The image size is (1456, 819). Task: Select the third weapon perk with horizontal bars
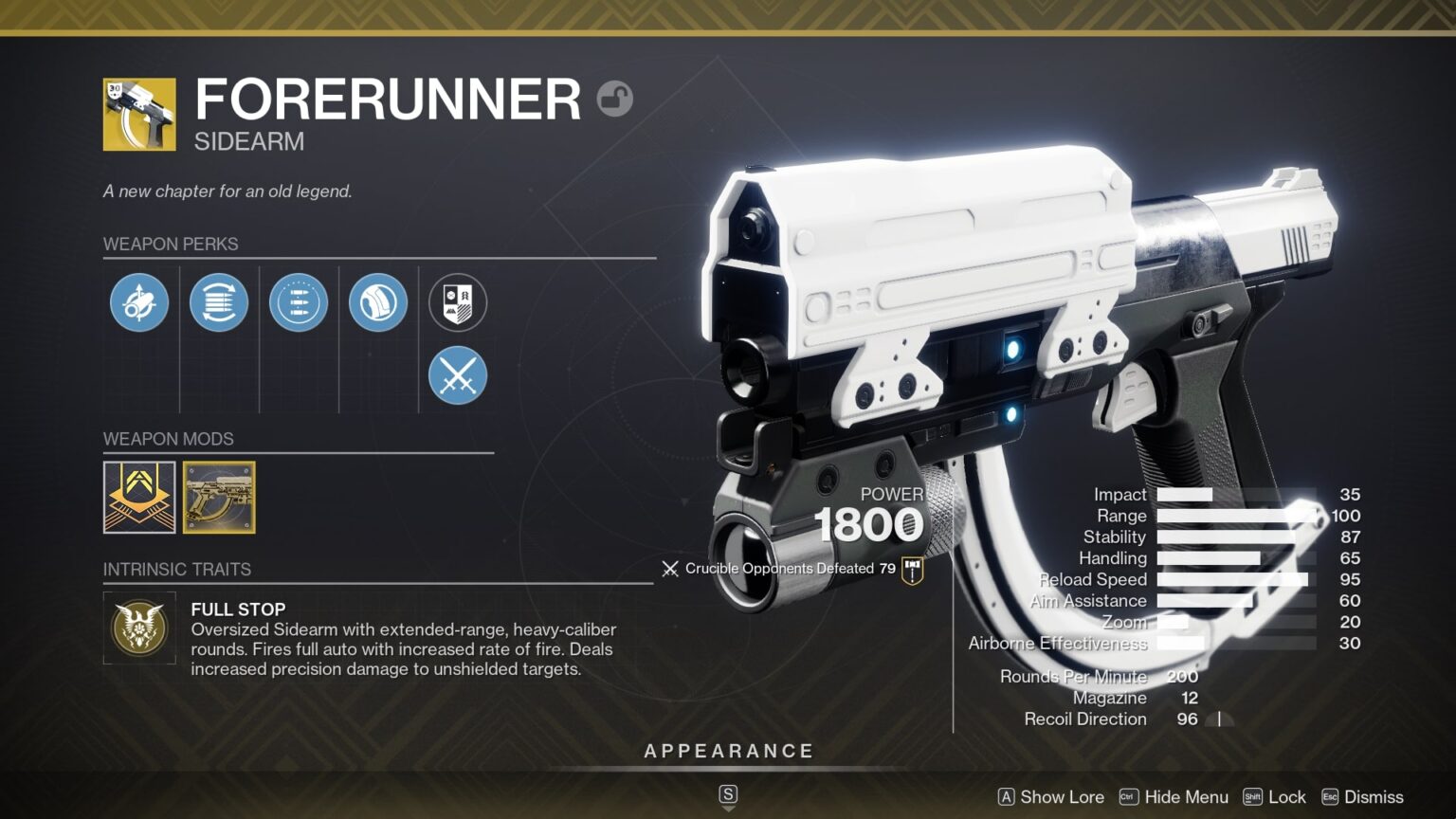[x=299, y=302]
